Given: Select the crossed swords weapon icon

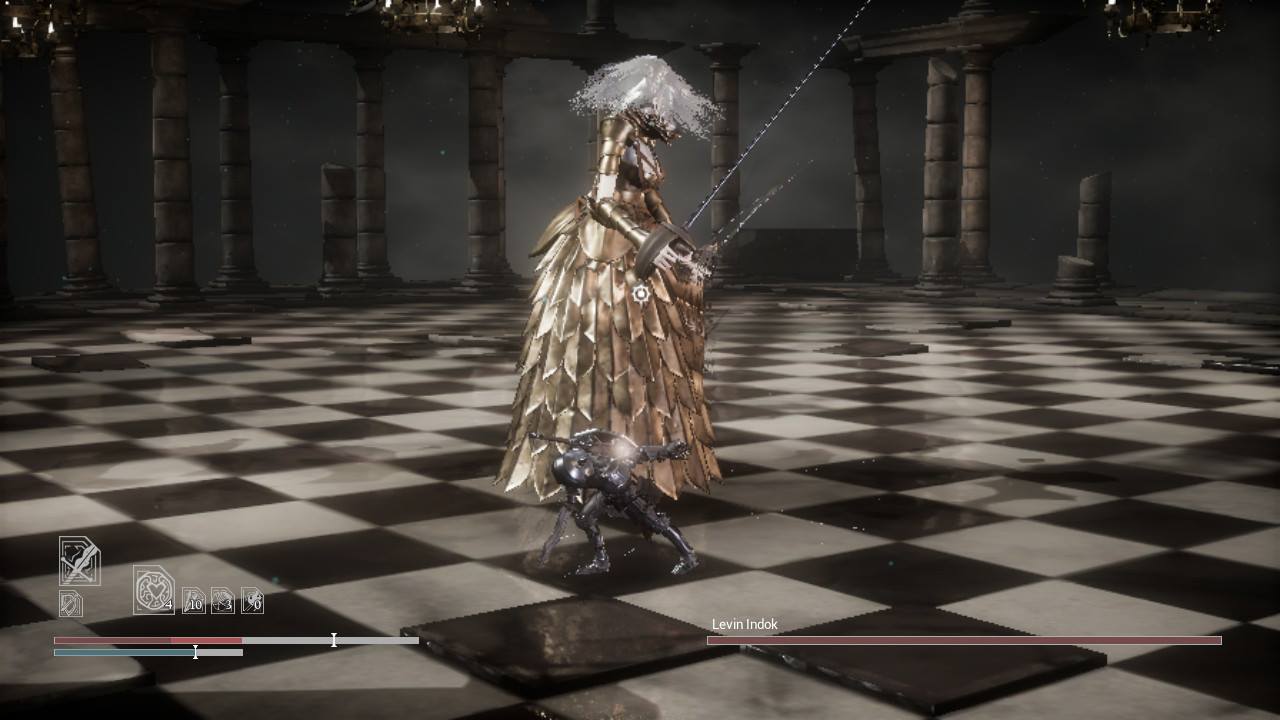Looking at the screenshot, I should (x=79, y=561).
